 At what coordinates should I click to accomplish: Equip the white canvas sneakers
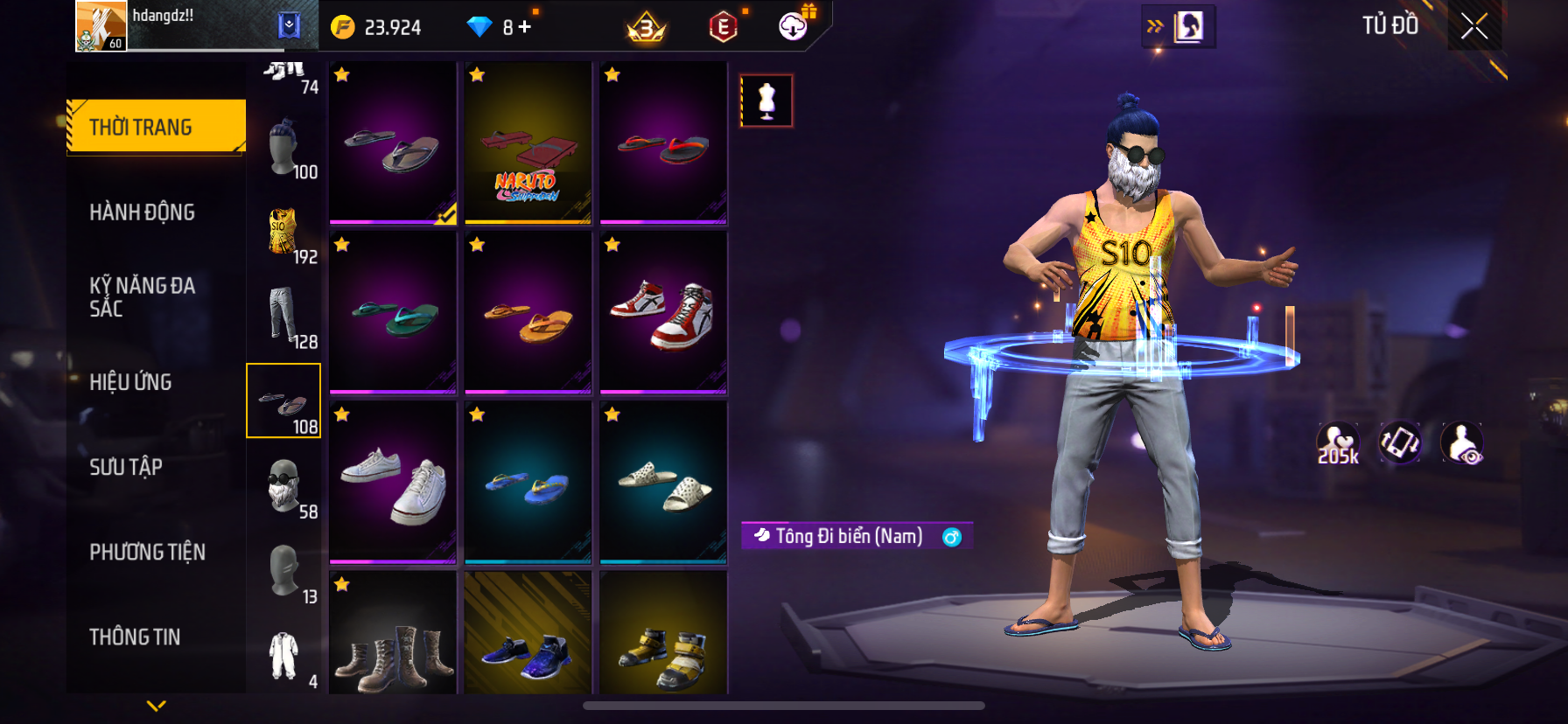(x=393, y=482)
